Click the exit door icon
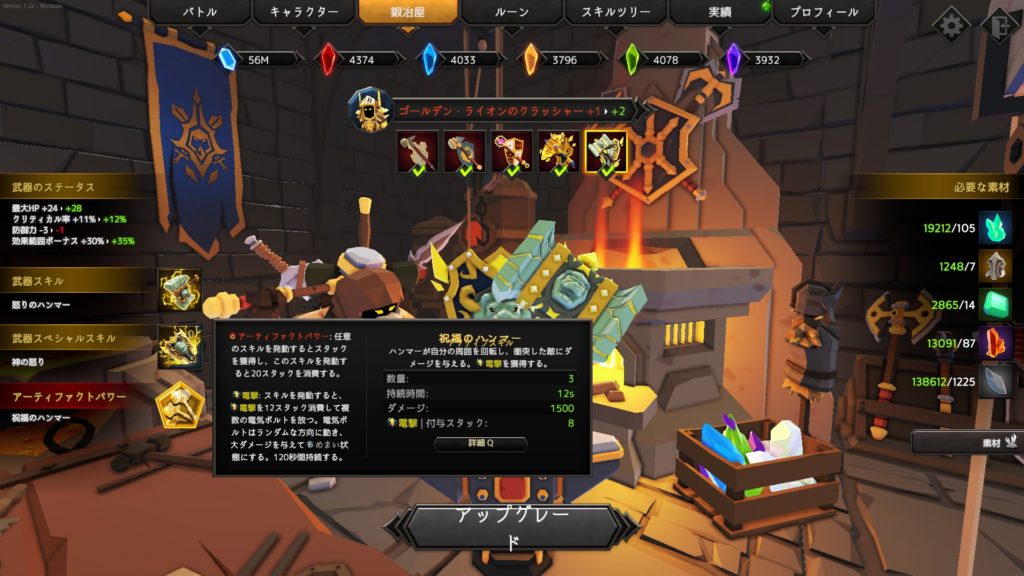The width and height of the screenshot is (1024, 576). [x=1002, y=25]
